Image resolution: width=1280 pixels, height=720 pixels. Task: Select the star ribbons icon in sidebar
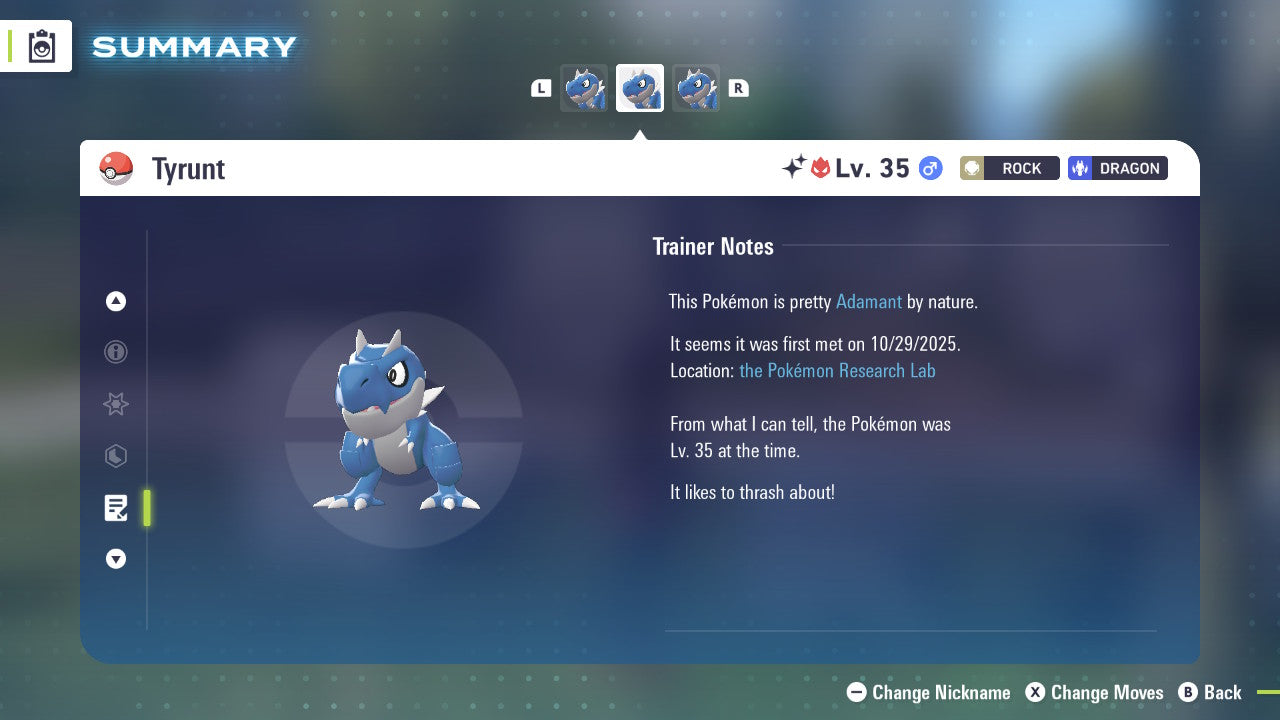115,404
